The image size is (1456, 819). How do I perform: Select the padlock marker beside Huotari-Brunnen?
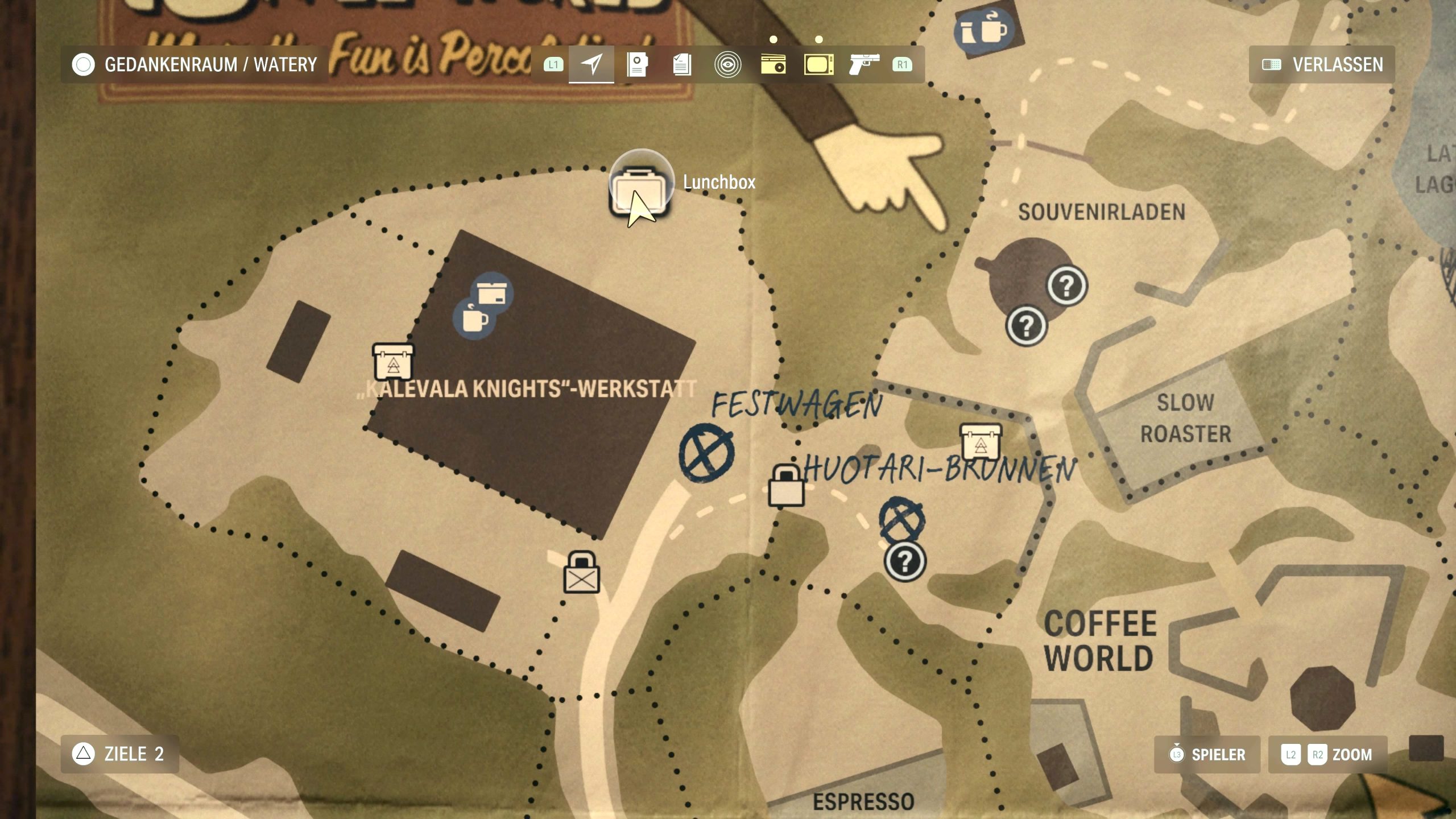tap(786, 486)
